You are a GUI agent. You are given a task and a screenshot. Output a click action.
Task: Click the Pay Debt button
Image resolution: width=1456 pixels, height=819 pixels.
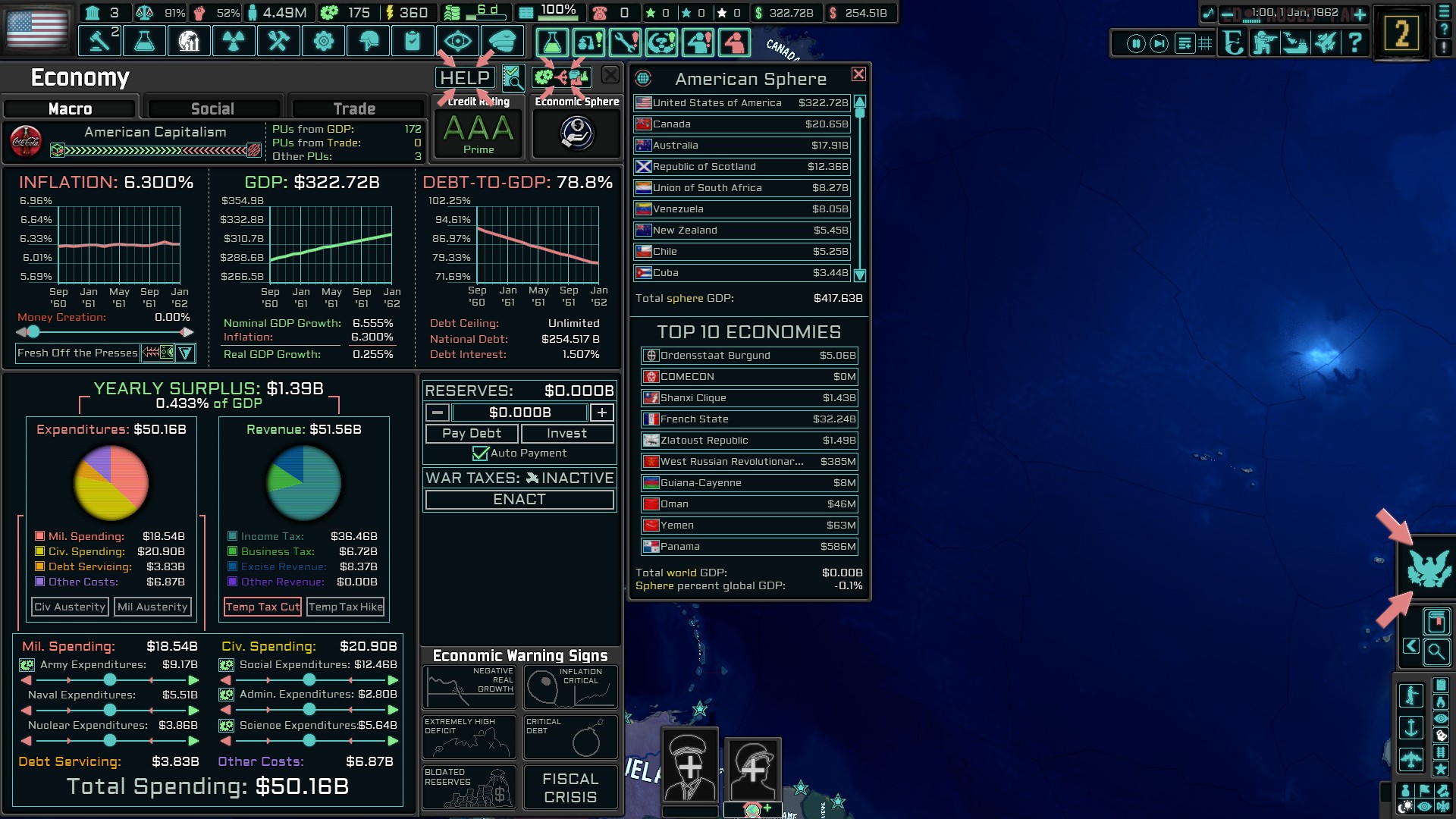(x=472, y=433)
